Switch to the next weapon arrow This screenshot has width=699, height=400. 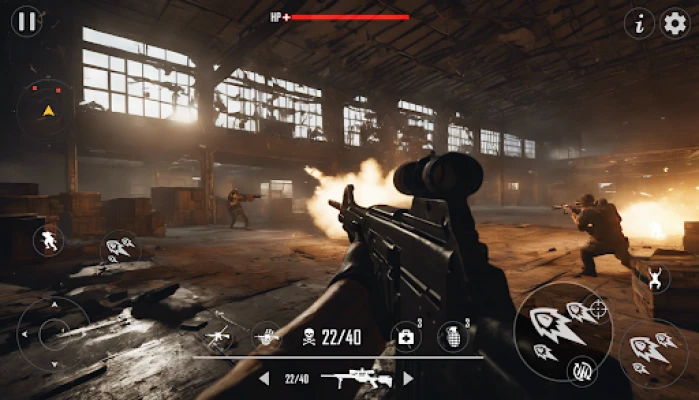pos(408,379)
